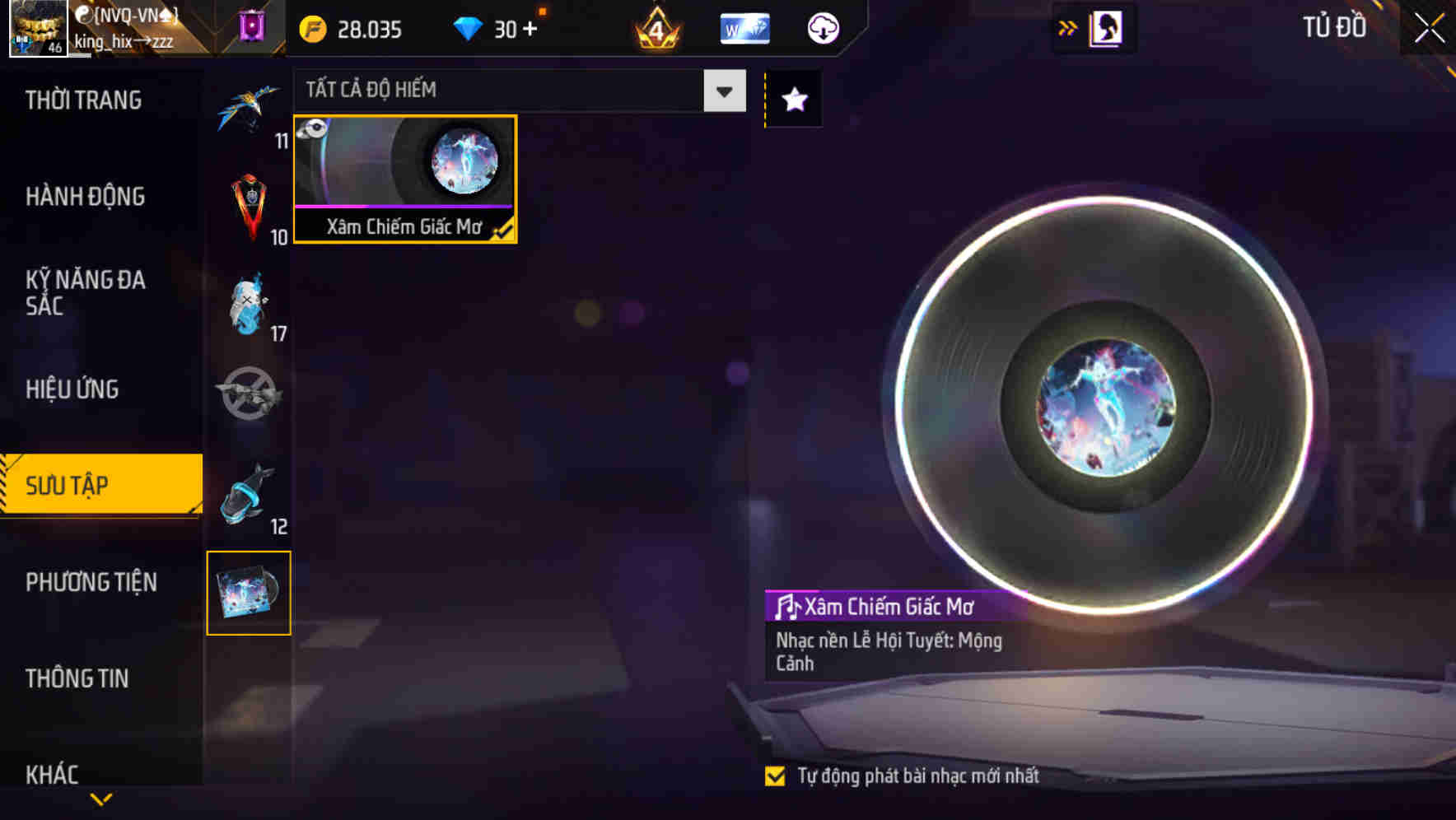Expand the chevron below KHÁC
Viewport: 1456px width, 820px height.
pos(100,798)
